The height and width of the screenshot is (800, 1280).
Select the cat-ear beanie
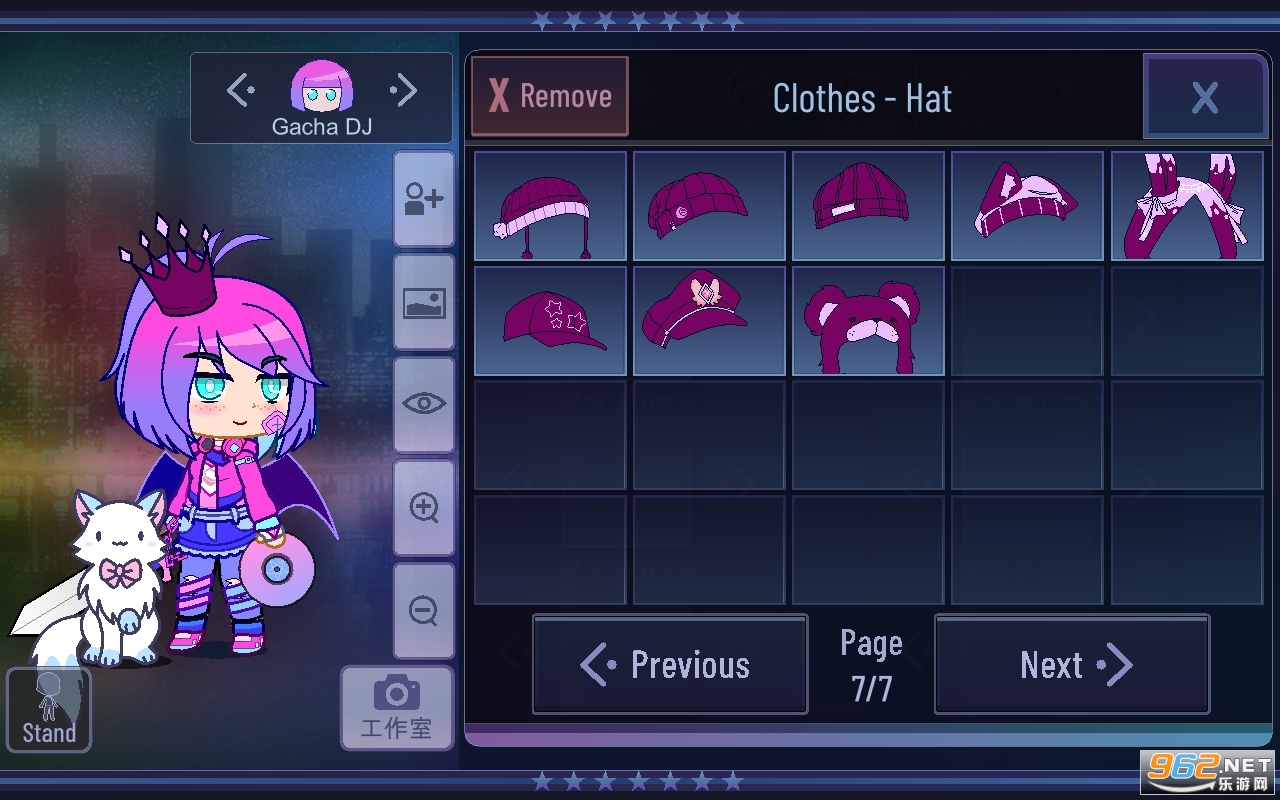point(1027,206)
